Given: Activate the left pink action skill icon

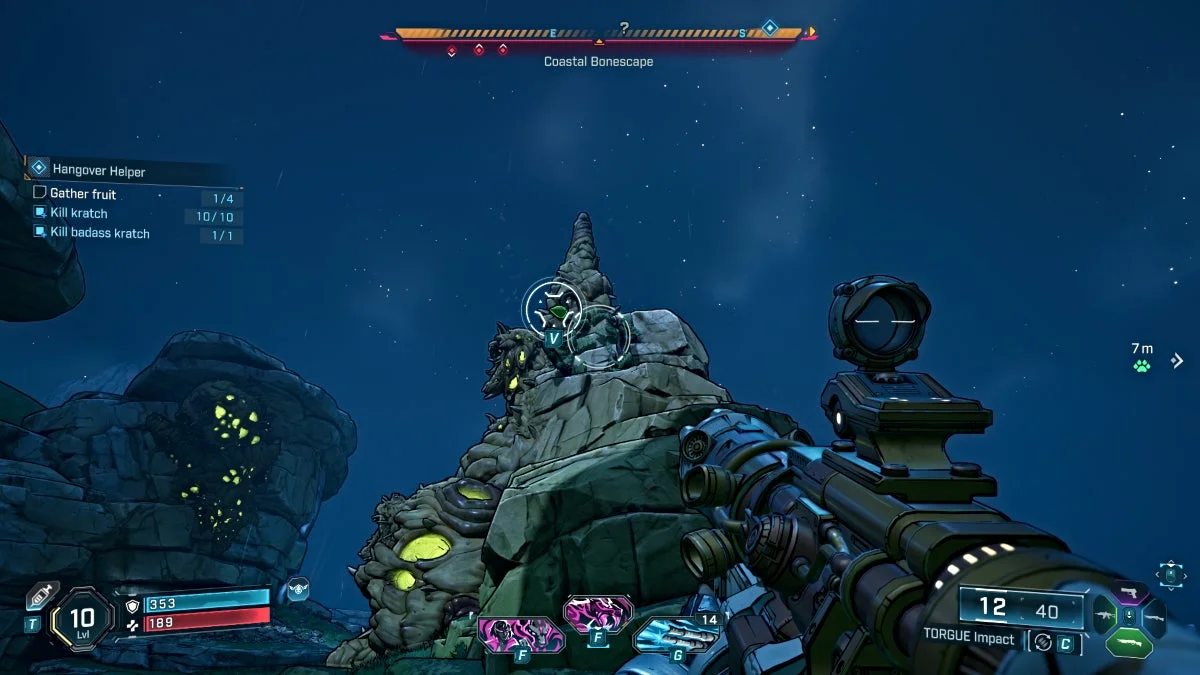Looking at the screenshot, I should [x=520, y=633].
